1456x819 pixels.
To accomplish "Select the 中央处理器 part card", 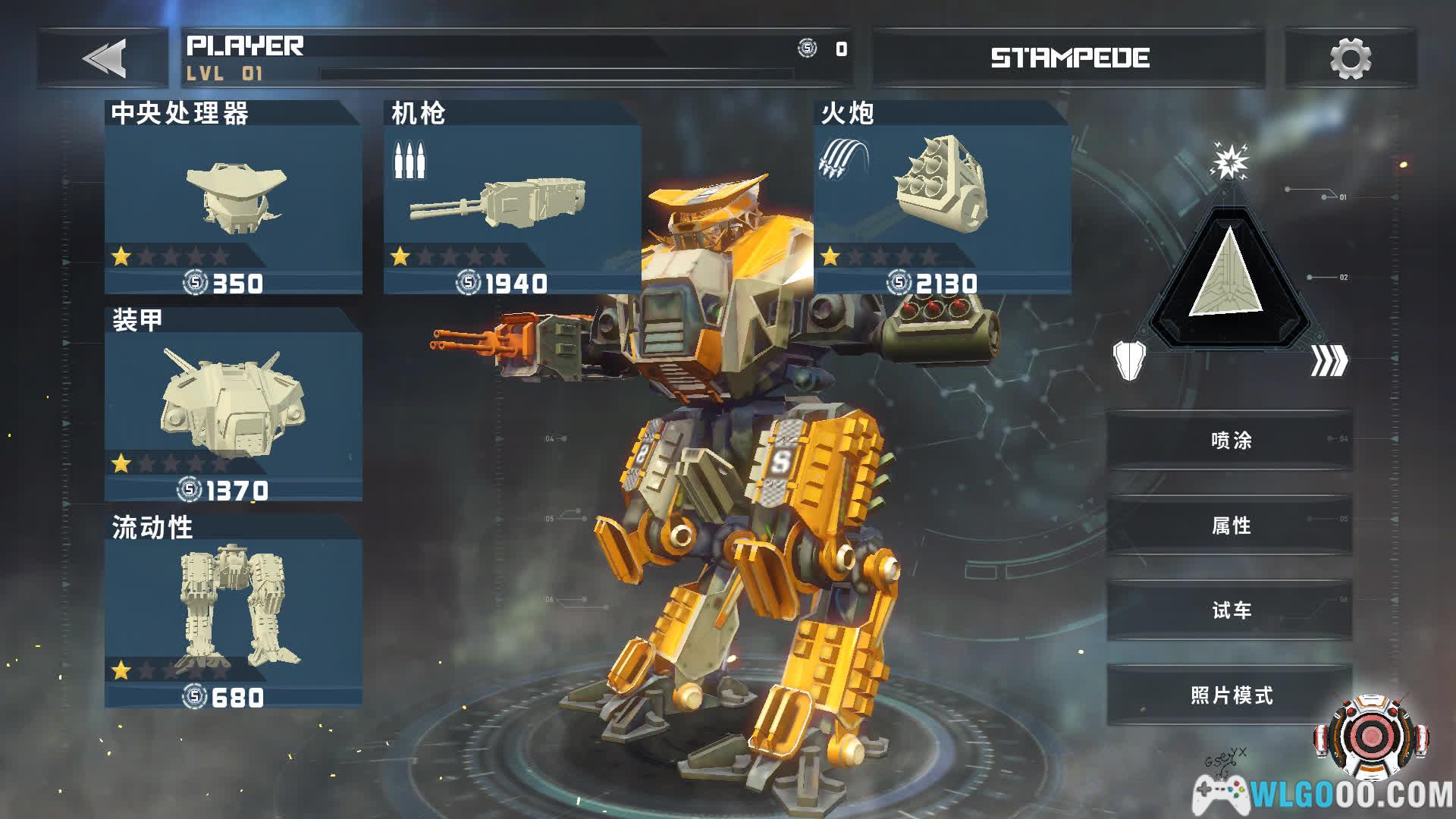I will pyautogui.click(x=233, y=199).
